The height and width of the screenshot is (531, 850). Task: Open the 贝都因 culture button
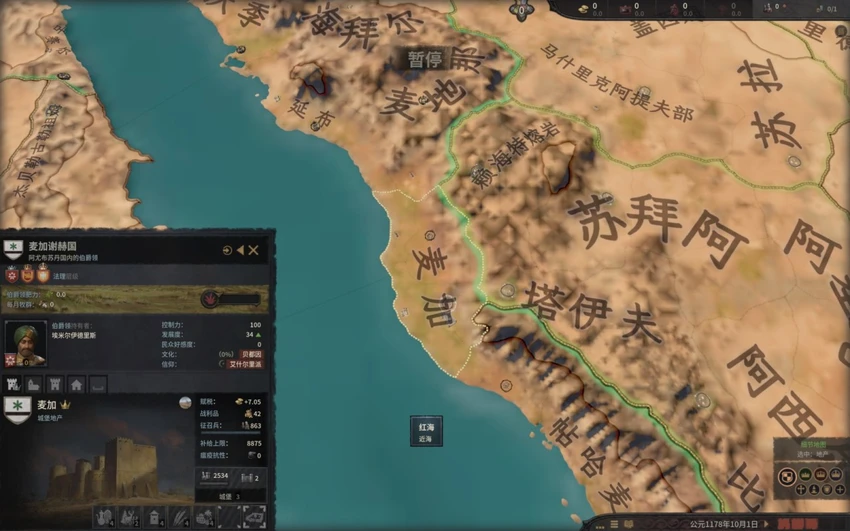tap(251, 354)
